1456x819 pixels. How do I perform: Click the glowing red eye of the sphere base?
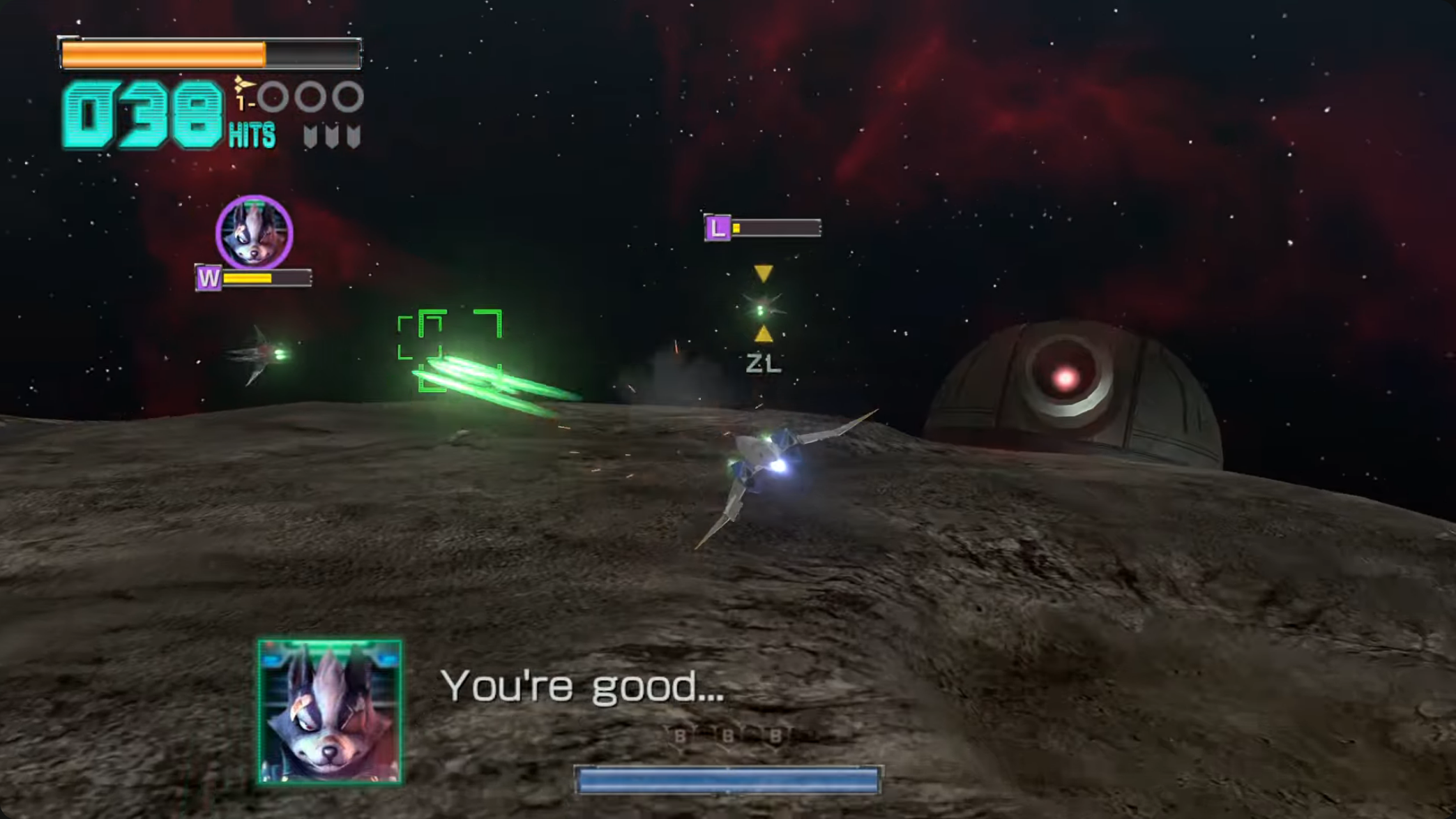(1064, 377)
